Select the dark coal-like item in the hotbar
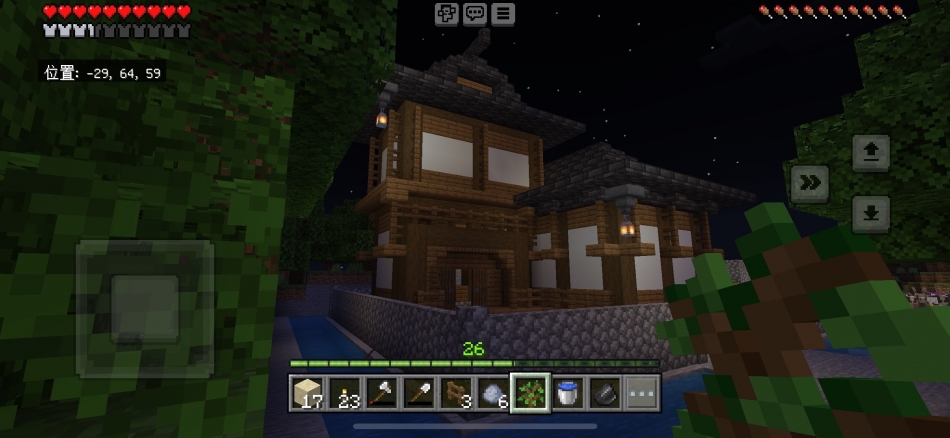Image resolution: width=950 pixels, height=438 pixels. (x=604, y=393)
